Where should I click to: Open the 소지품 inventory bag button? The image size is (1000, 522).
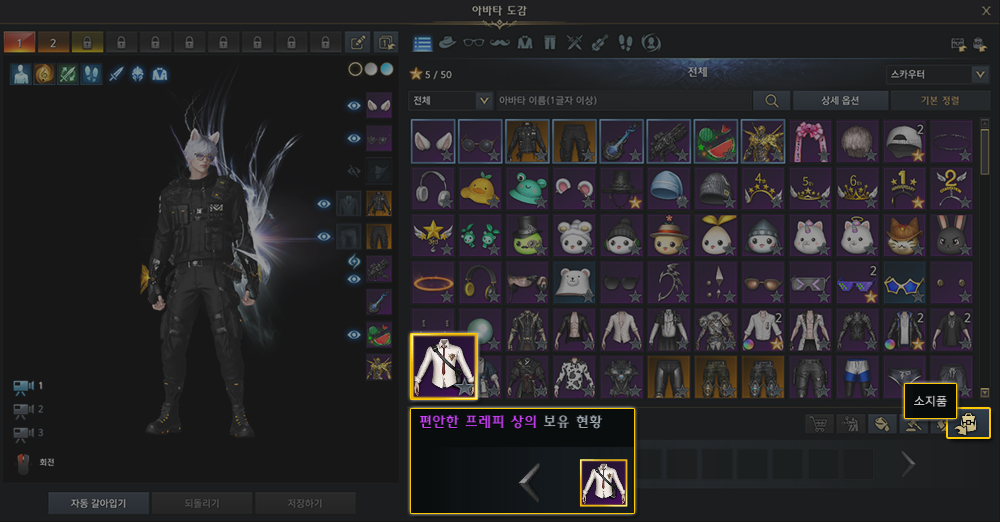pos(968,424)
